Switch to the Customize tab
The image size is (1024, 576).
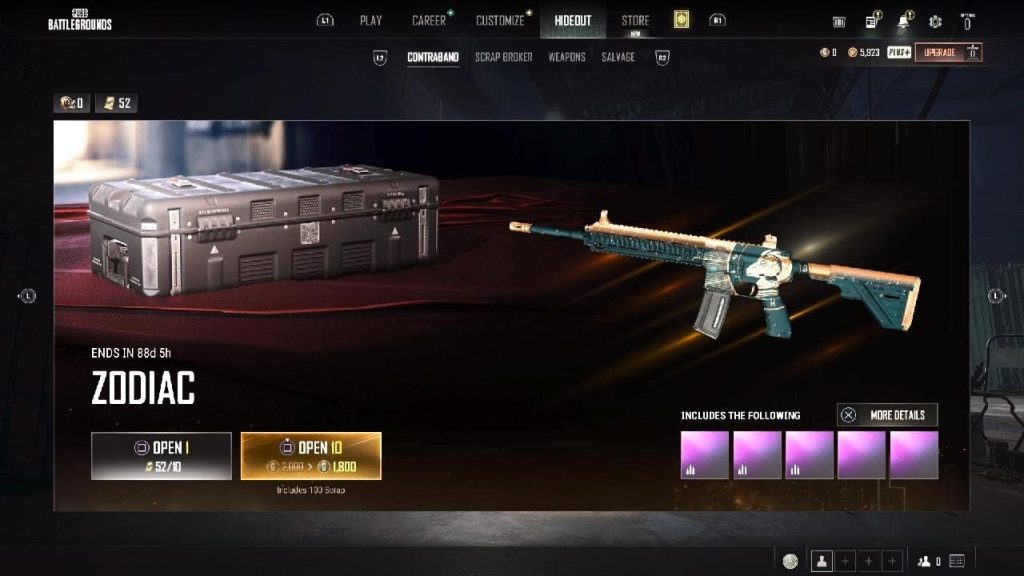click(x=500, y=20)
